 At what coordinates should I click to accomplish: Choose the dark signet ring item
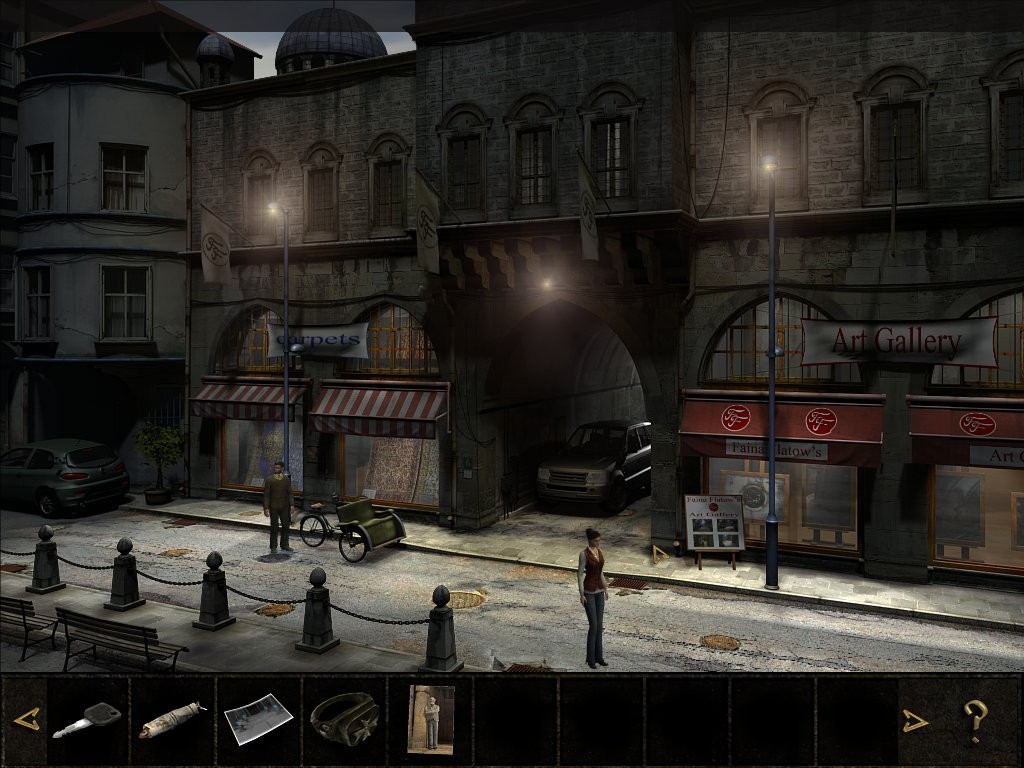pos(344,717)
